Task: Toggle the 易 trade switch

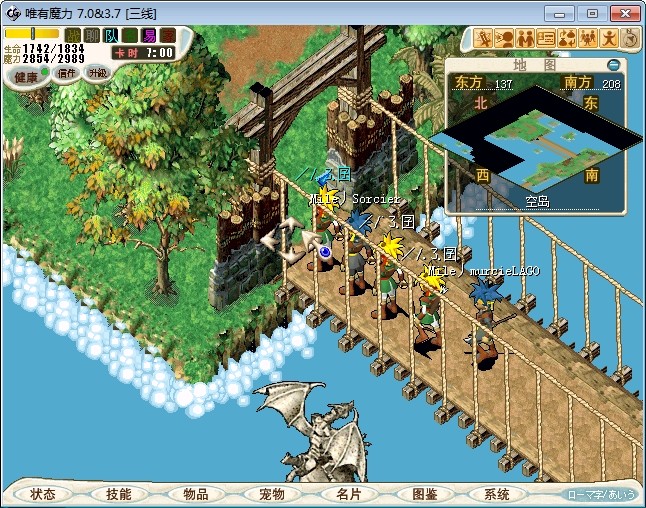Action: click(x=148, y=36)
